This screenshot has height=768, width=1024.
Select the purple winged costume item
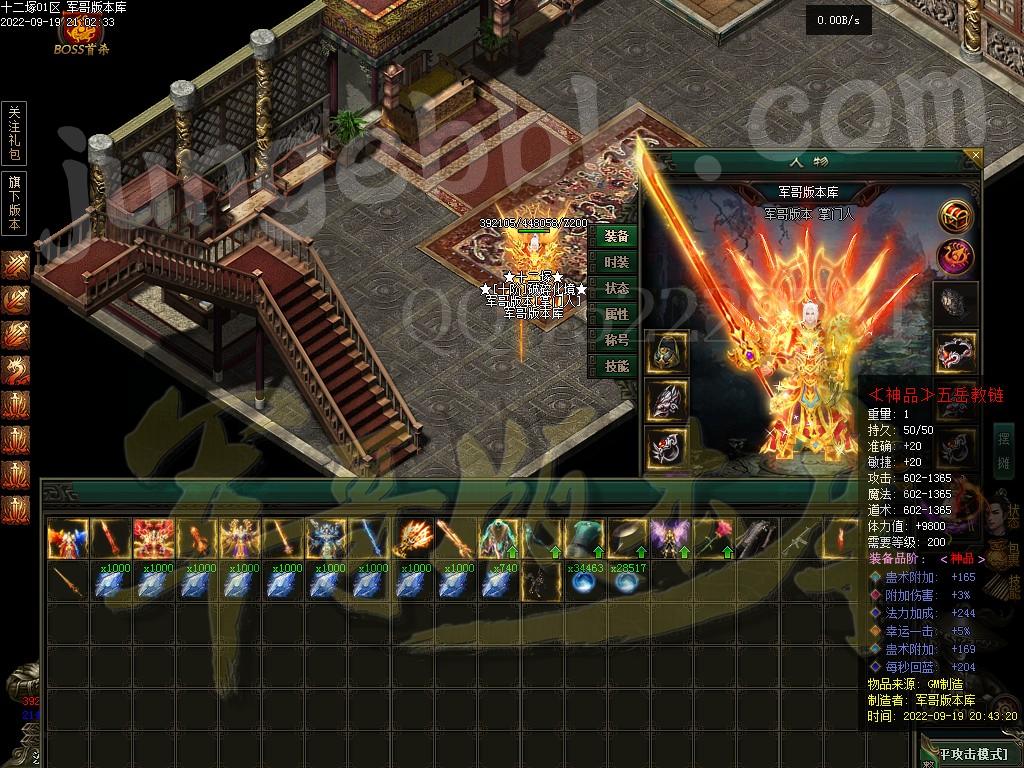[x=670, y=540]
